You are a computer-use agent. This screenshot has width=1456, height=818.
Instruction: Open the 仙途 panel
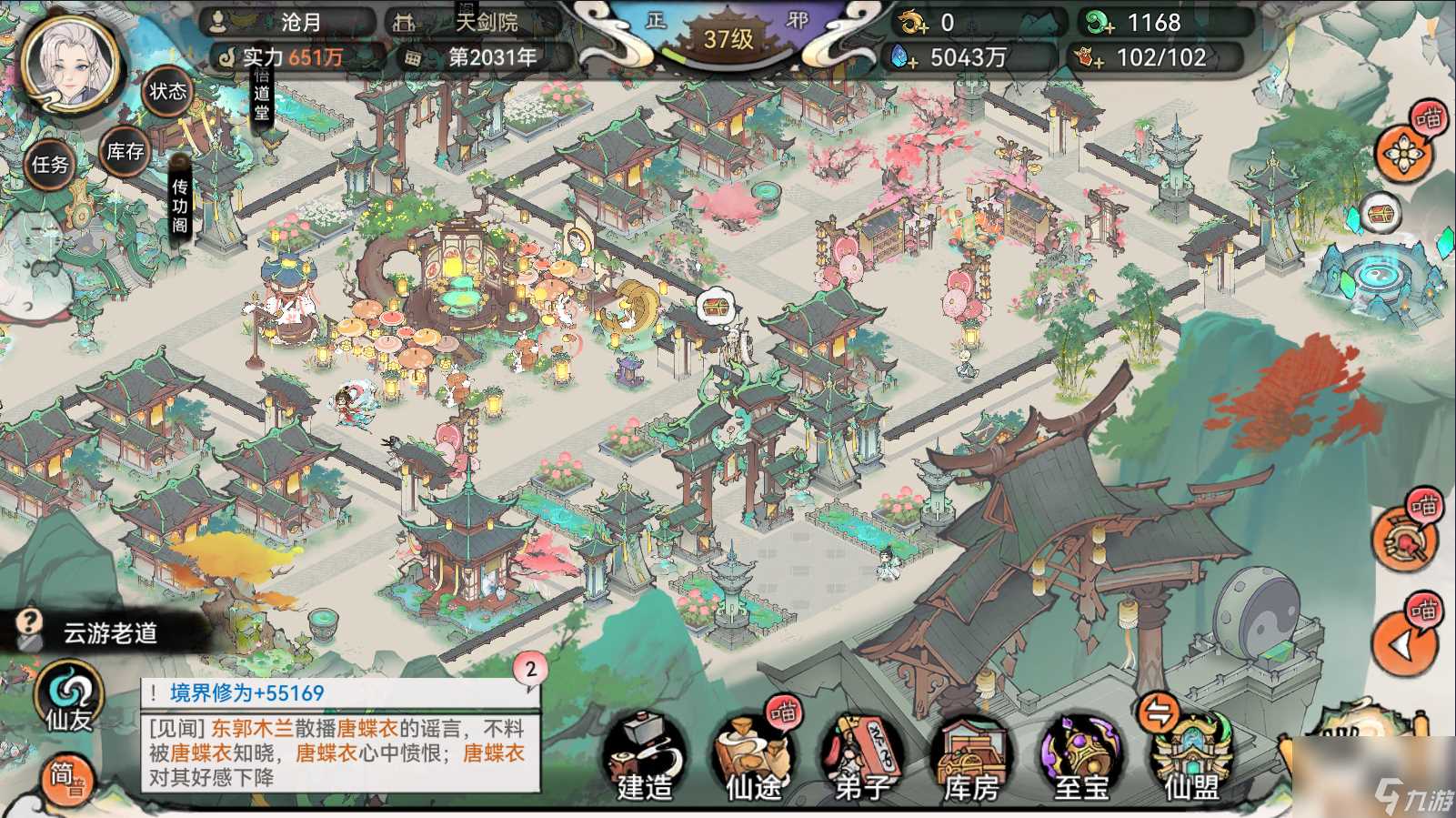pos(756,757)
